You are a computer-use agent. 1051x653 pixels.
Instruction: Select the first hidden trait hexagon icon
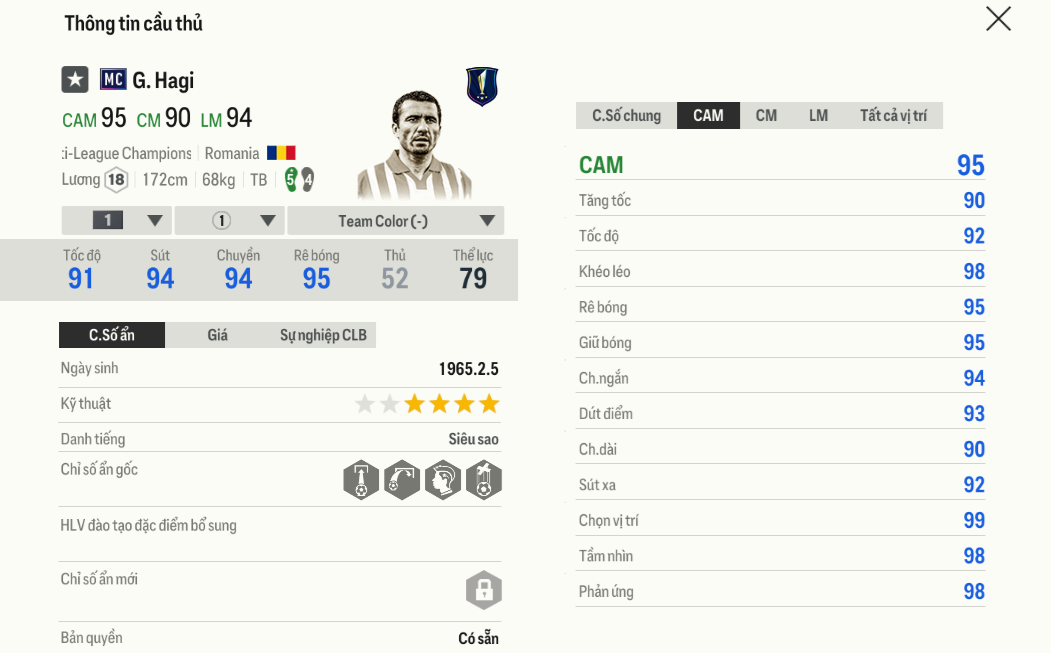pos(361,480)
